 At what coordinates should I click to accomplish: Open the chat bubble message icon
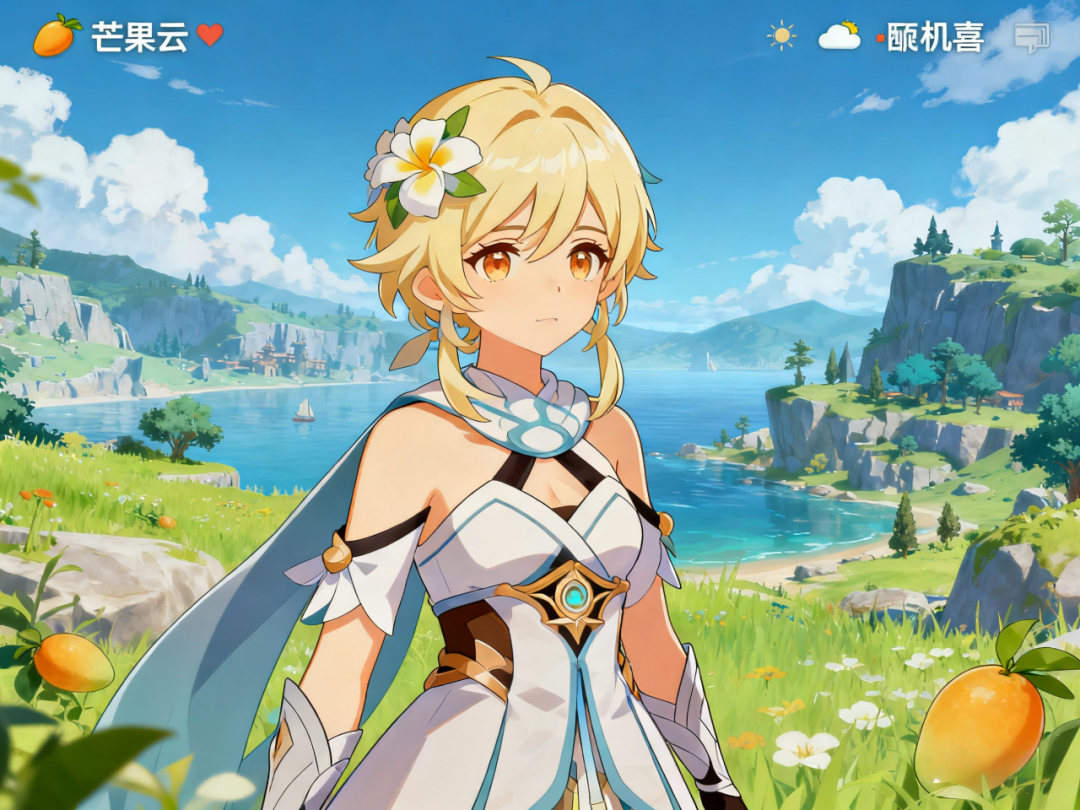tap(1031, 38)
